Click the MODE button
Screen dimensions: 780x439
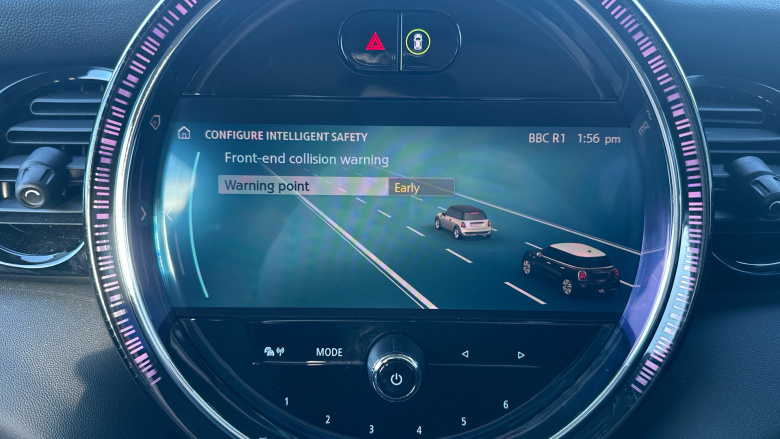tap(329, 352)
